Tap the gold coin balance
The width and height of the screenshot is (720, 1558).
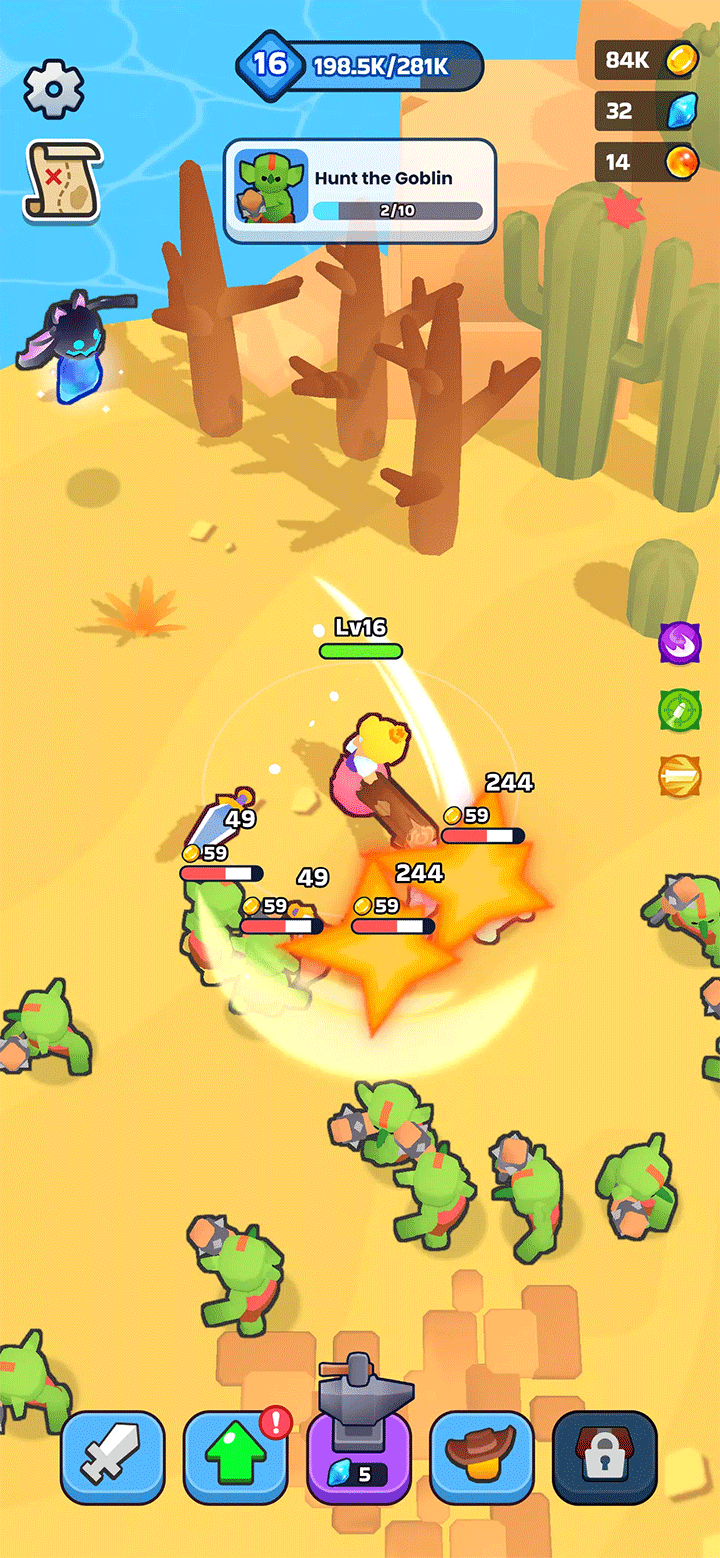tap(644, 60)
